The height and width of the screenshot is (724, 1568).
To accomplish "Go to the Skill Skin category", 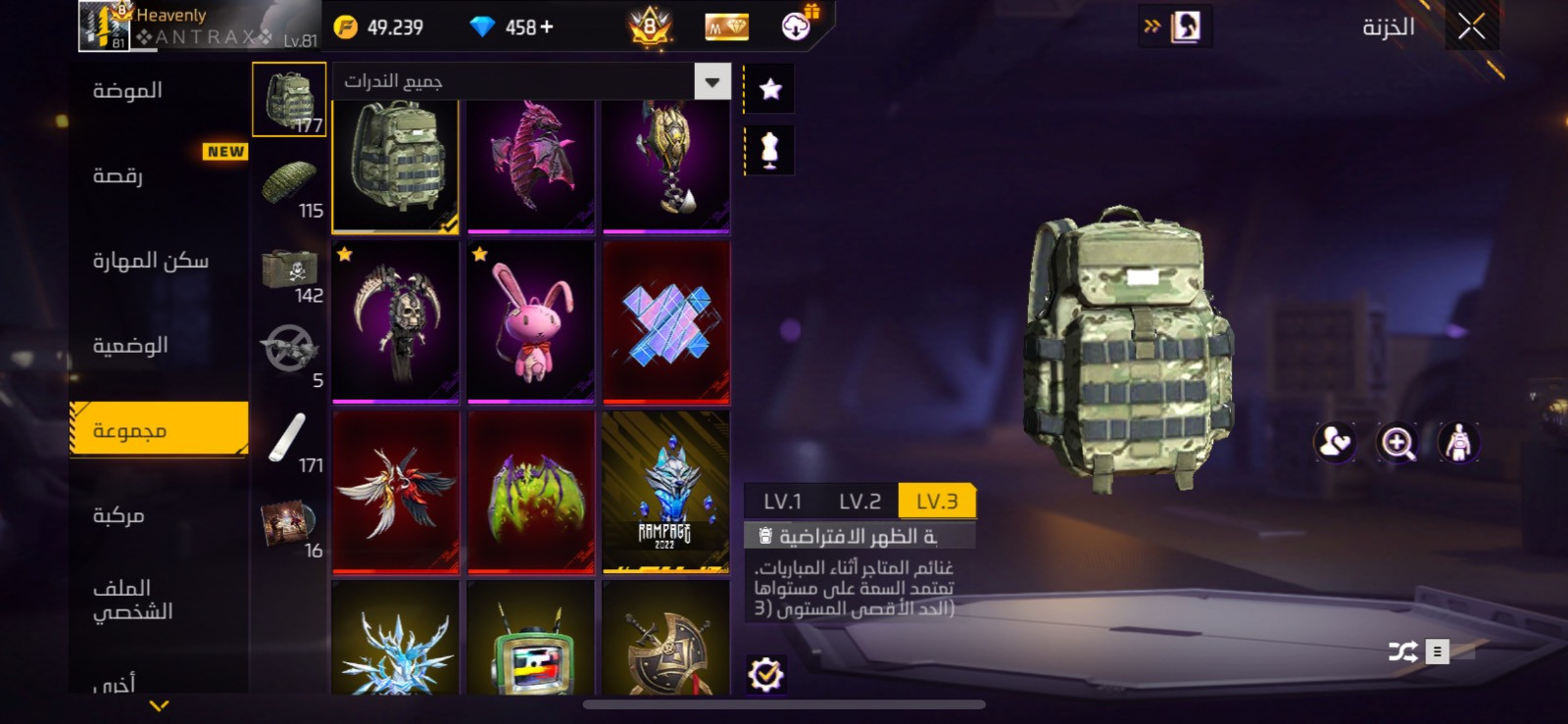I will pos(150,261).
